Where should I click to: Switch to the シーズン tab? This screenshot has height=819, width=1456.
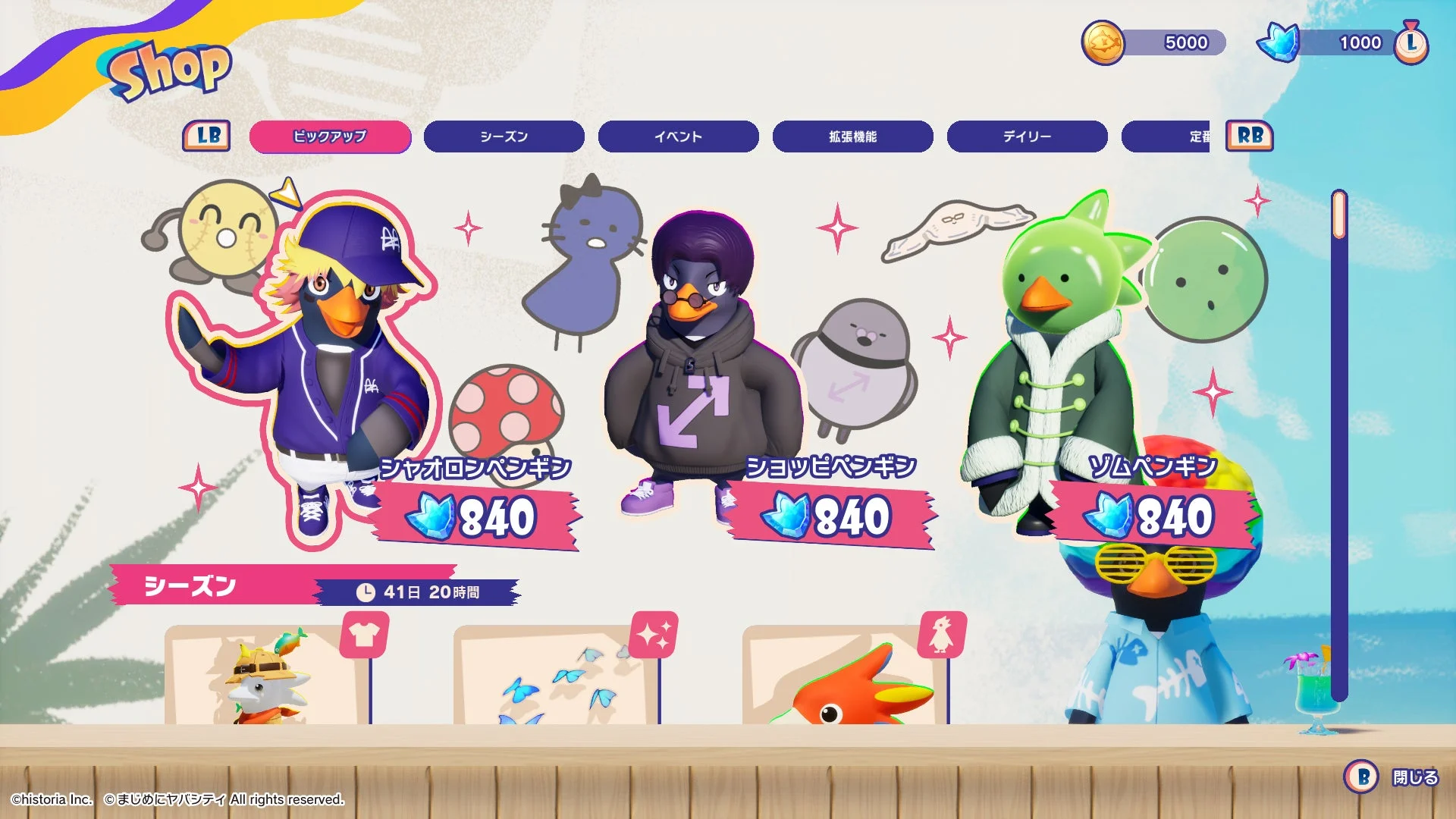(504, 137)
